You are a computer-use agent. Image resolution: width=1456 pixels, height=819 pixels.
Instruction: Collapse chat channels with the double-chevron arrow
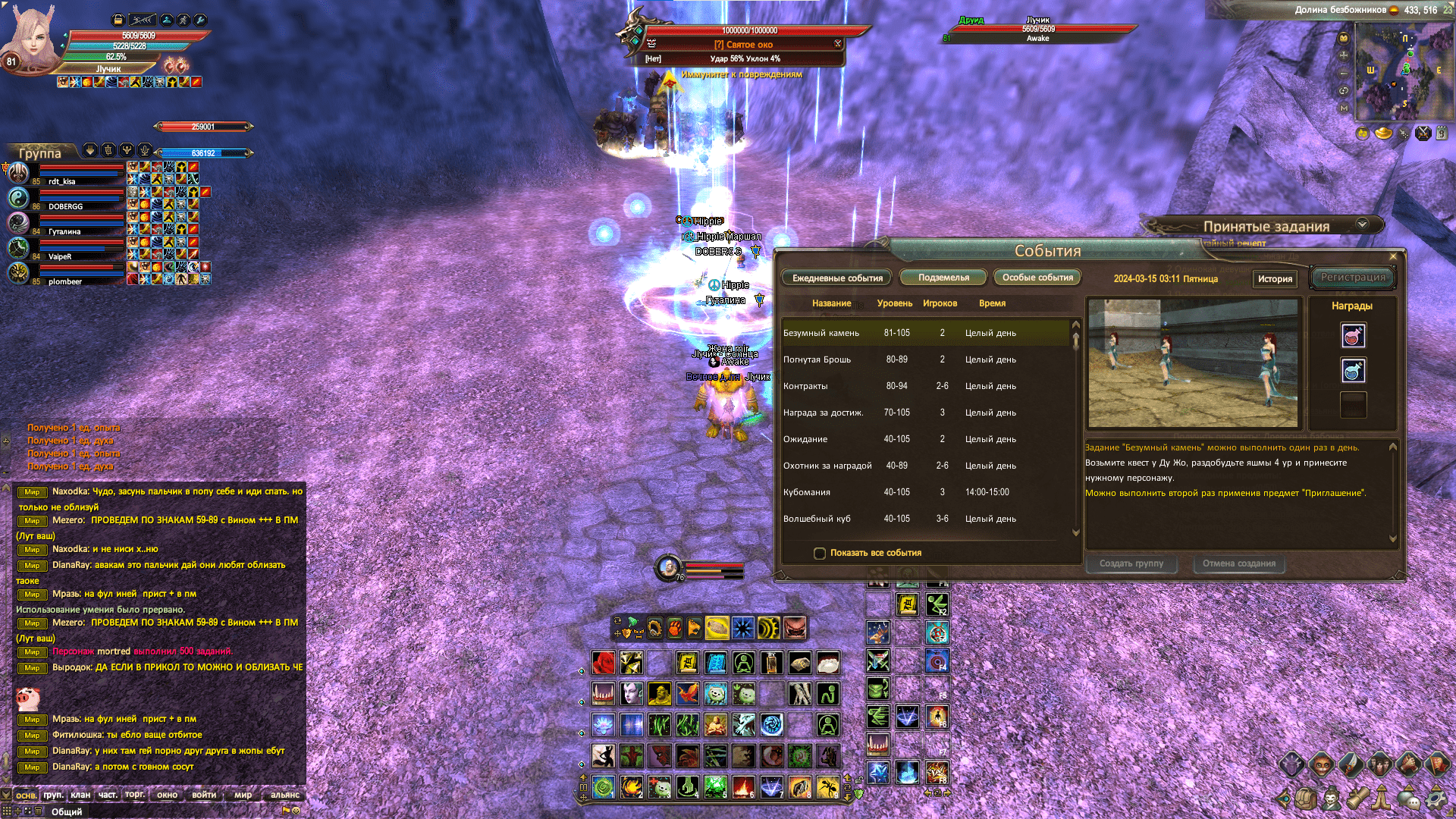6,795
